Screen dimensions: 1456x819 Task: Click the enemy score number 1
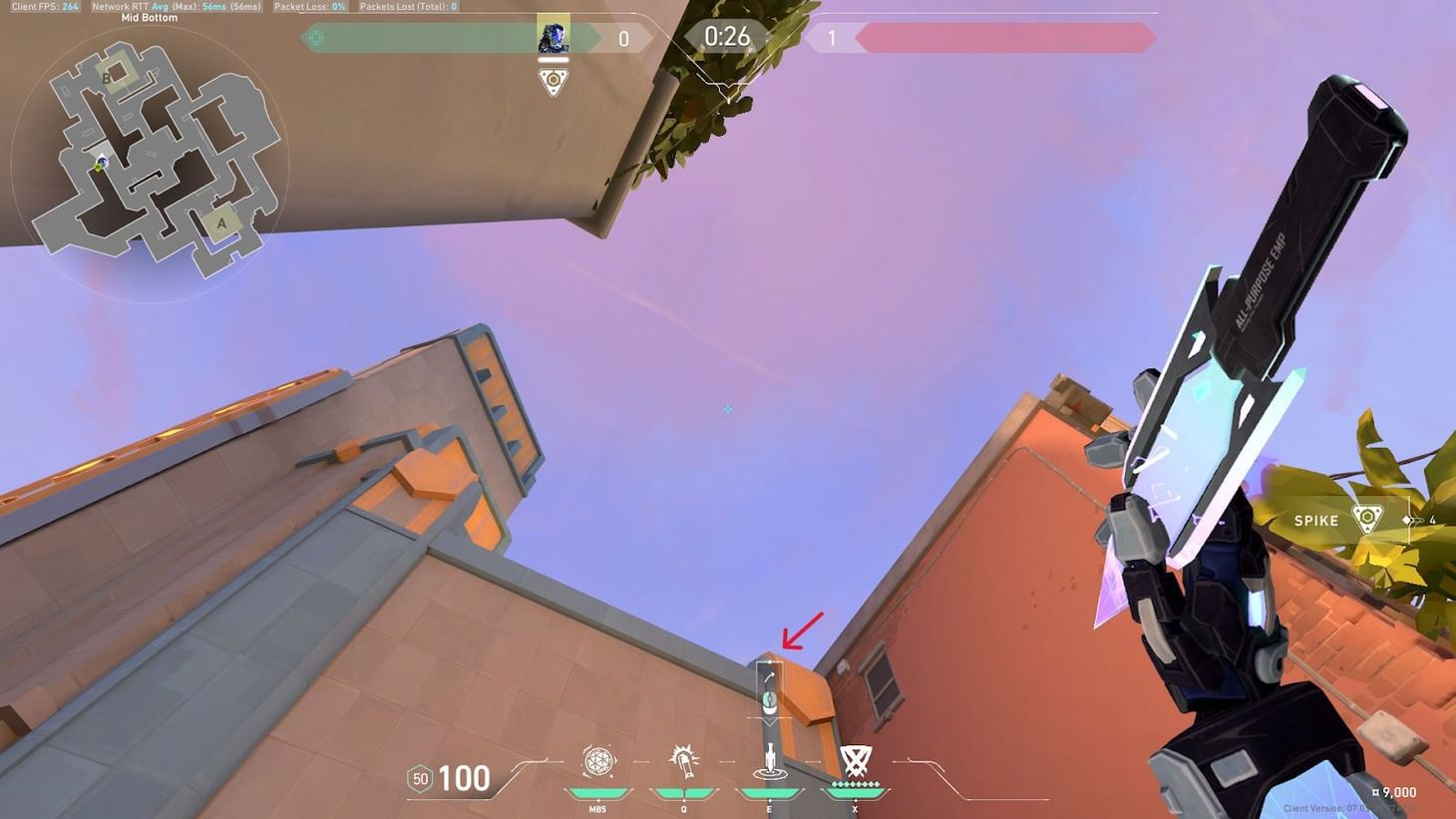click(831, 38)
